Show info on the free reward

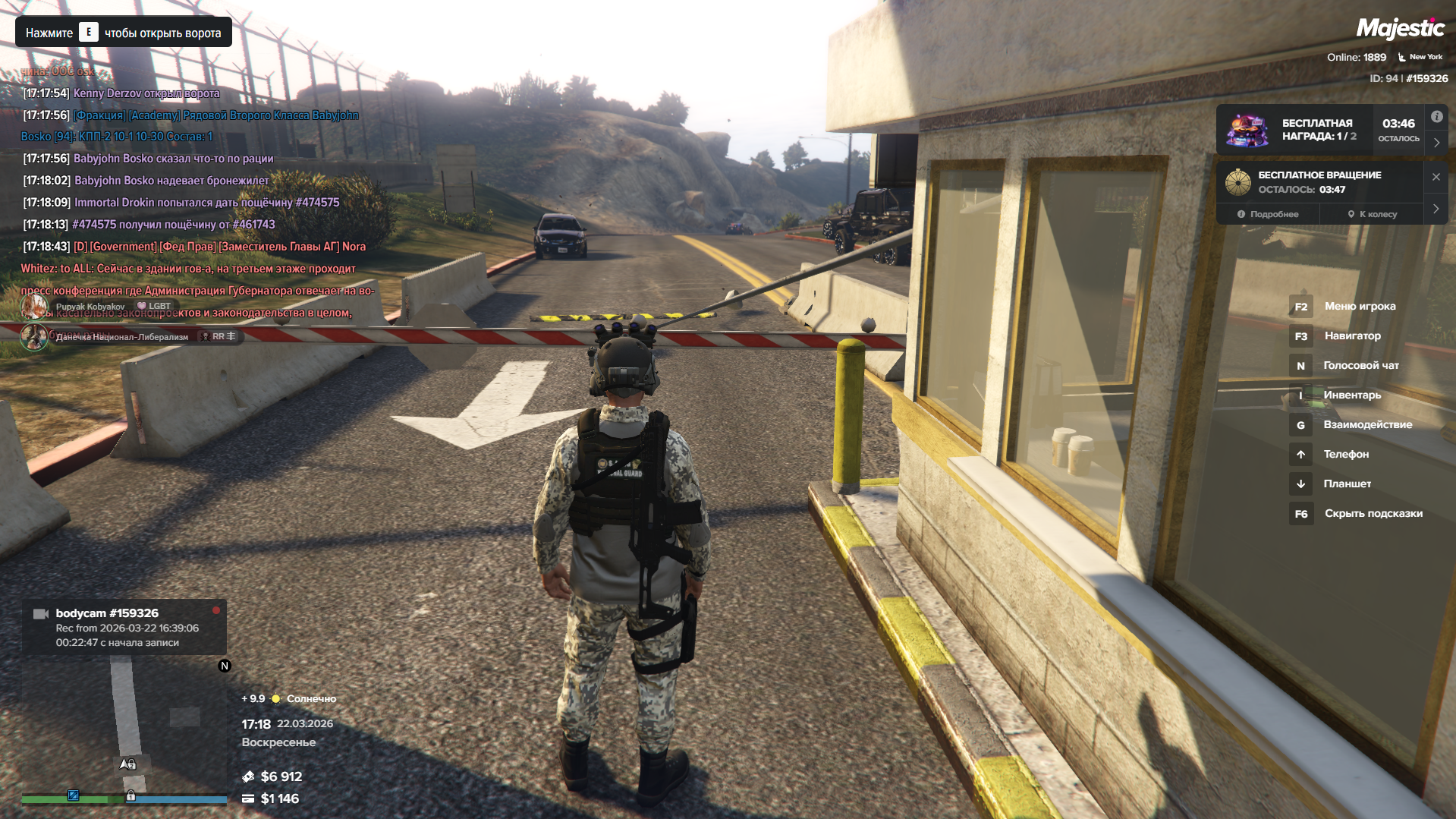pyautogui.click(x=1436, y=117)
